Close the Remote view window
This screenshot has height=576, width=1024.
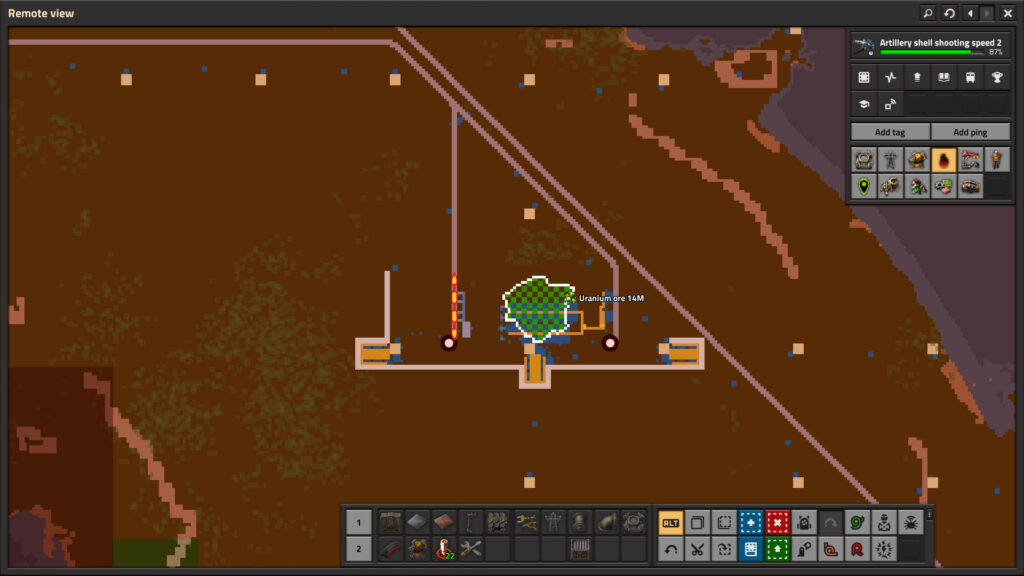1007,13
